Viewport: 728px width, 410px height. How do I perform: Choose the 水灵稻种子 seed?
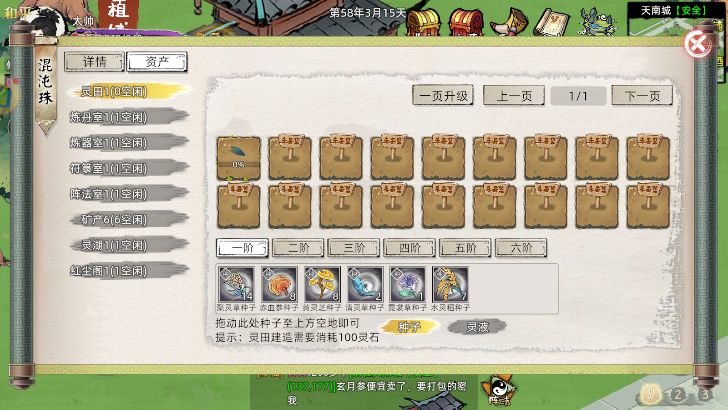pos(450,285)
